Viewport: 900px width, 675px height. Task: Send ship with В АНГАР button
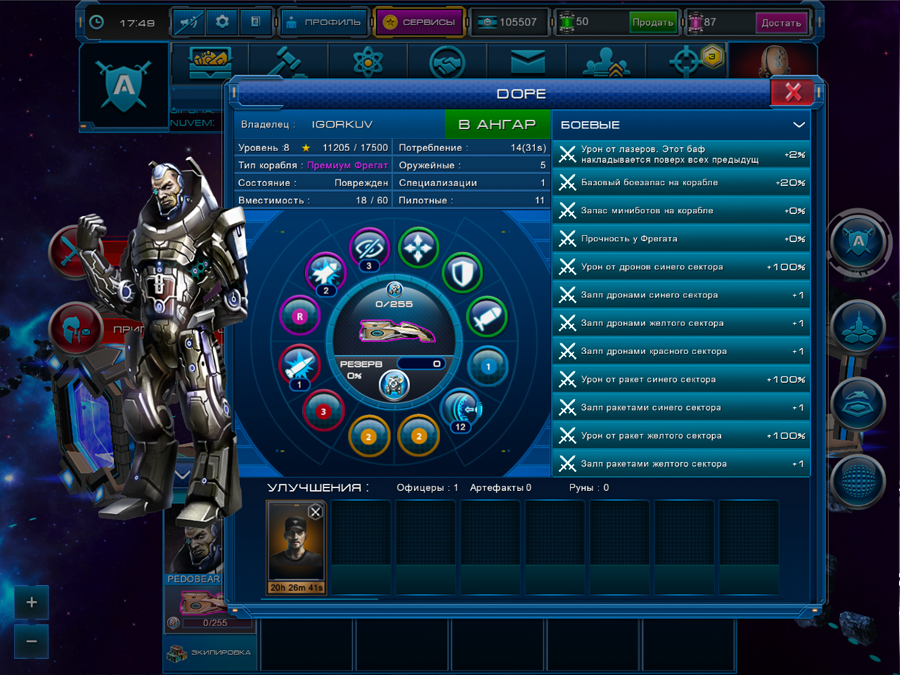pyautogui.click(x=497, y=125)
